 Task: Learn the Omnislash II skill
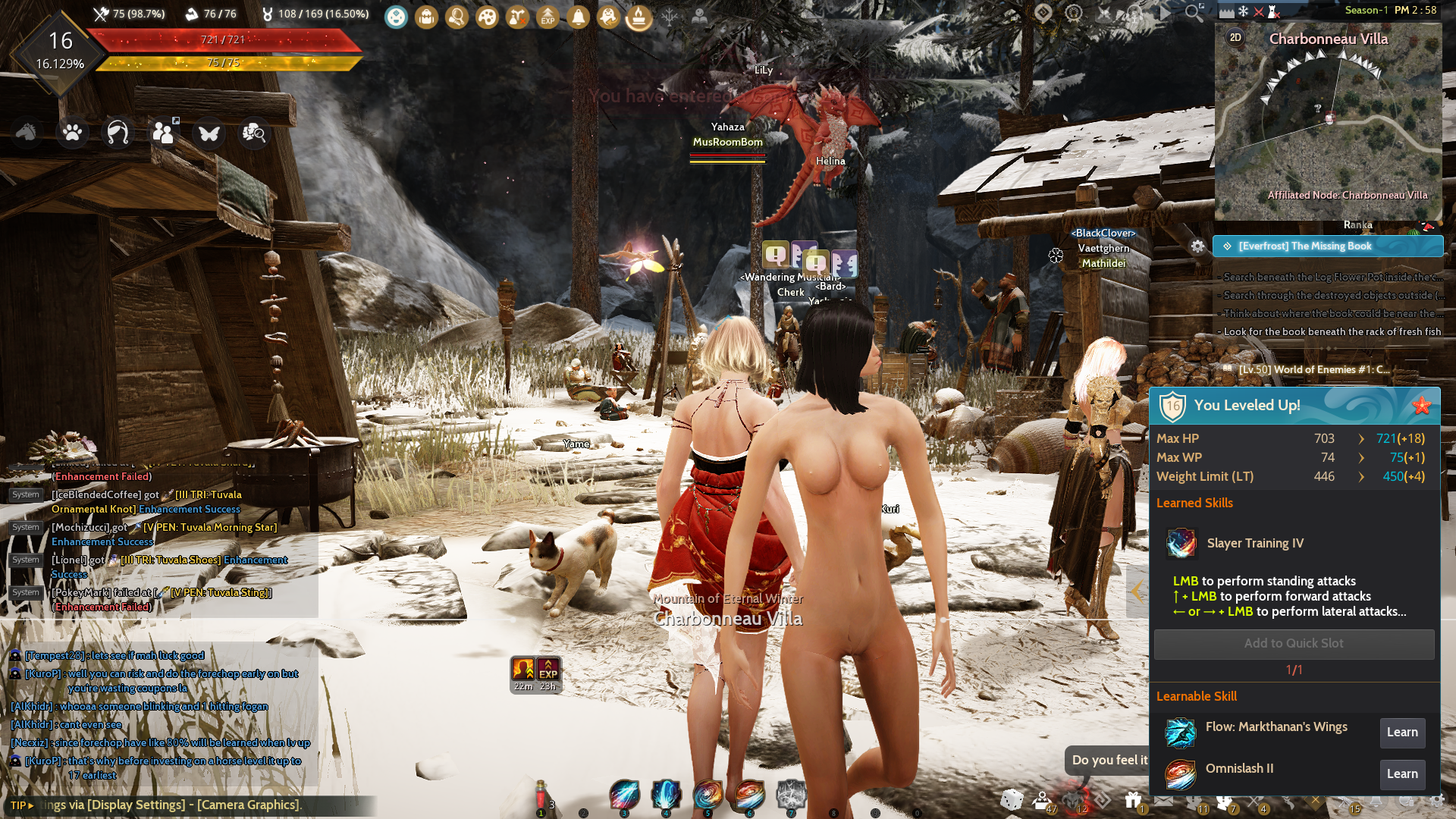[x=1402, y=774]
